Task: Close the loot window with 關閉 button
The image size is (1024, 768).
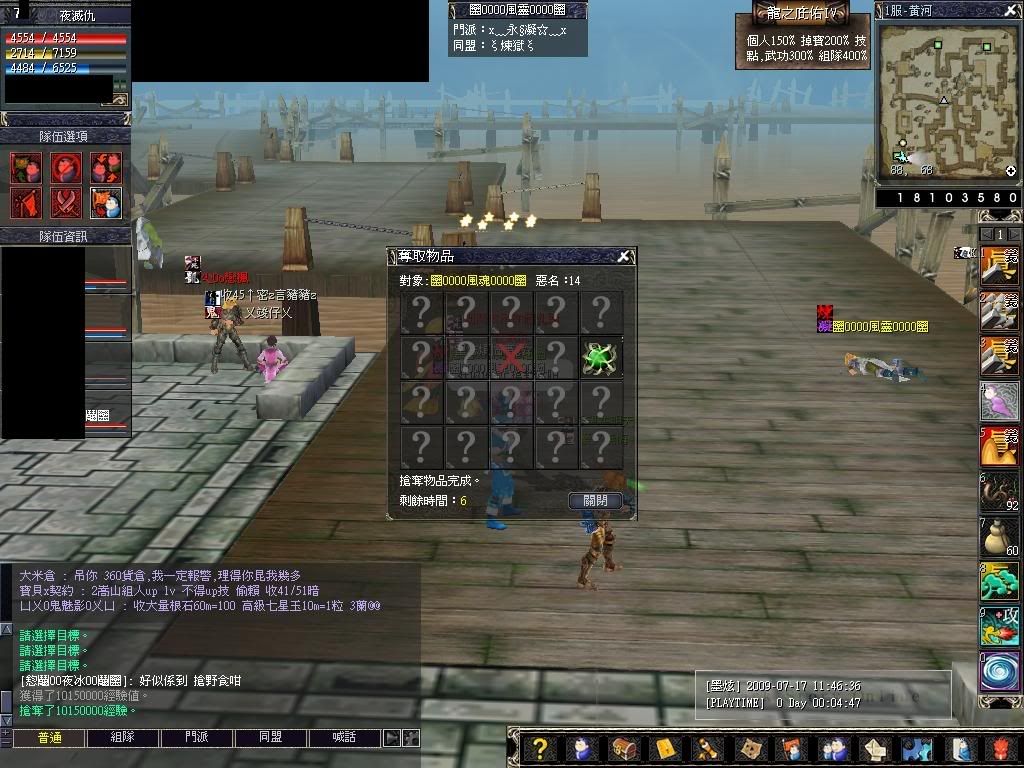Action: pos(595,500)
